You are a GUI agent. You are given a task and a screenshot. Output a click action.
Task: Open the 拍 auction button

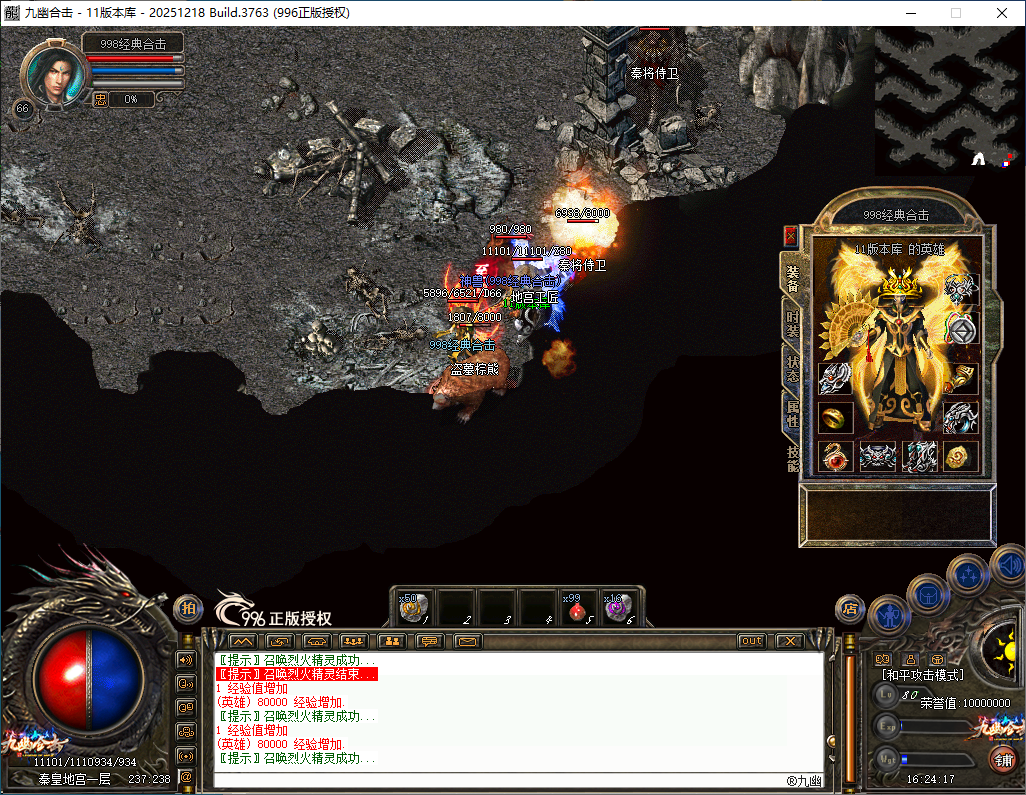(188, 607)
